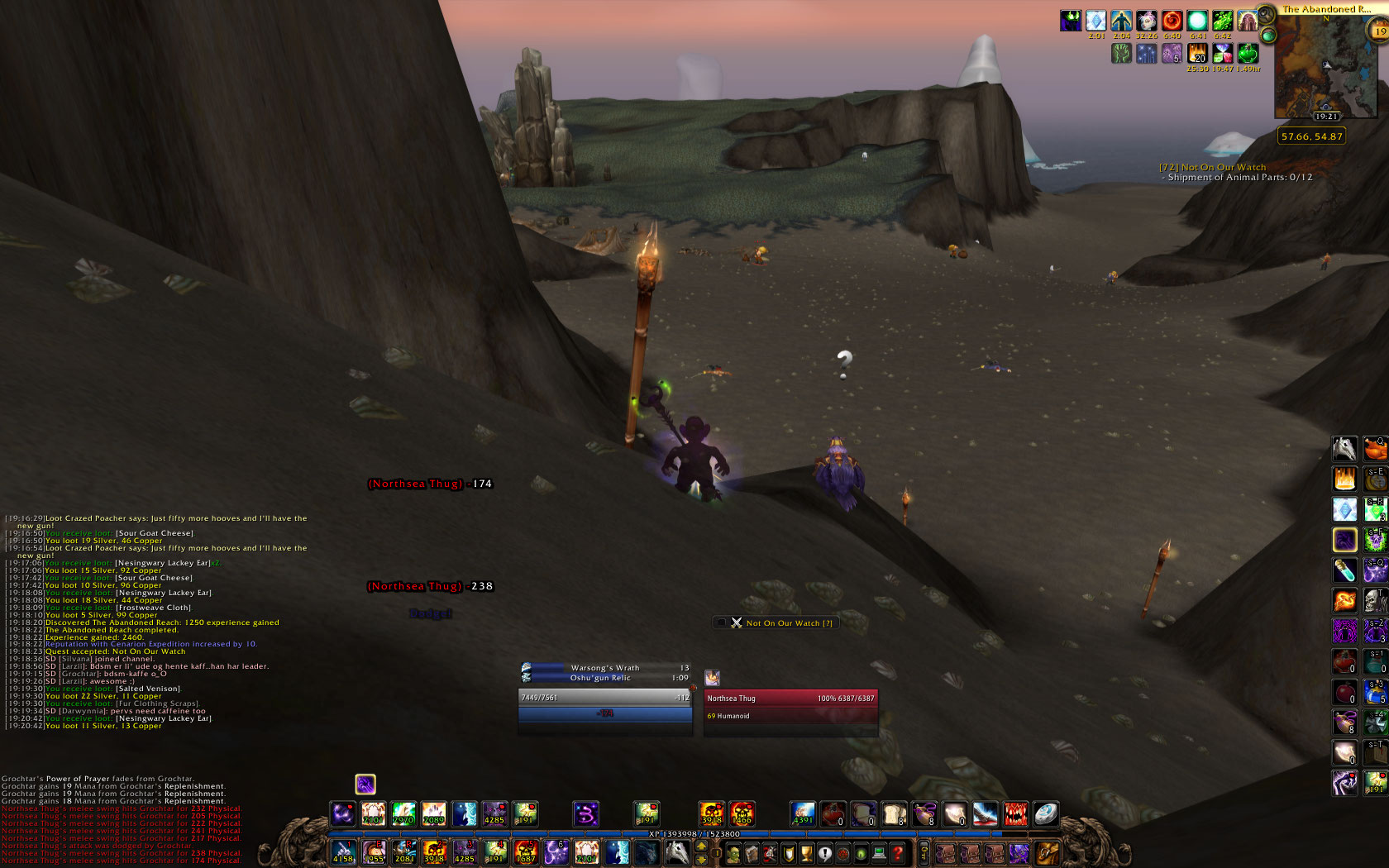Open the keyring next to the bags
This screenshot has height=868, width=1389.
tap(924, 852)
